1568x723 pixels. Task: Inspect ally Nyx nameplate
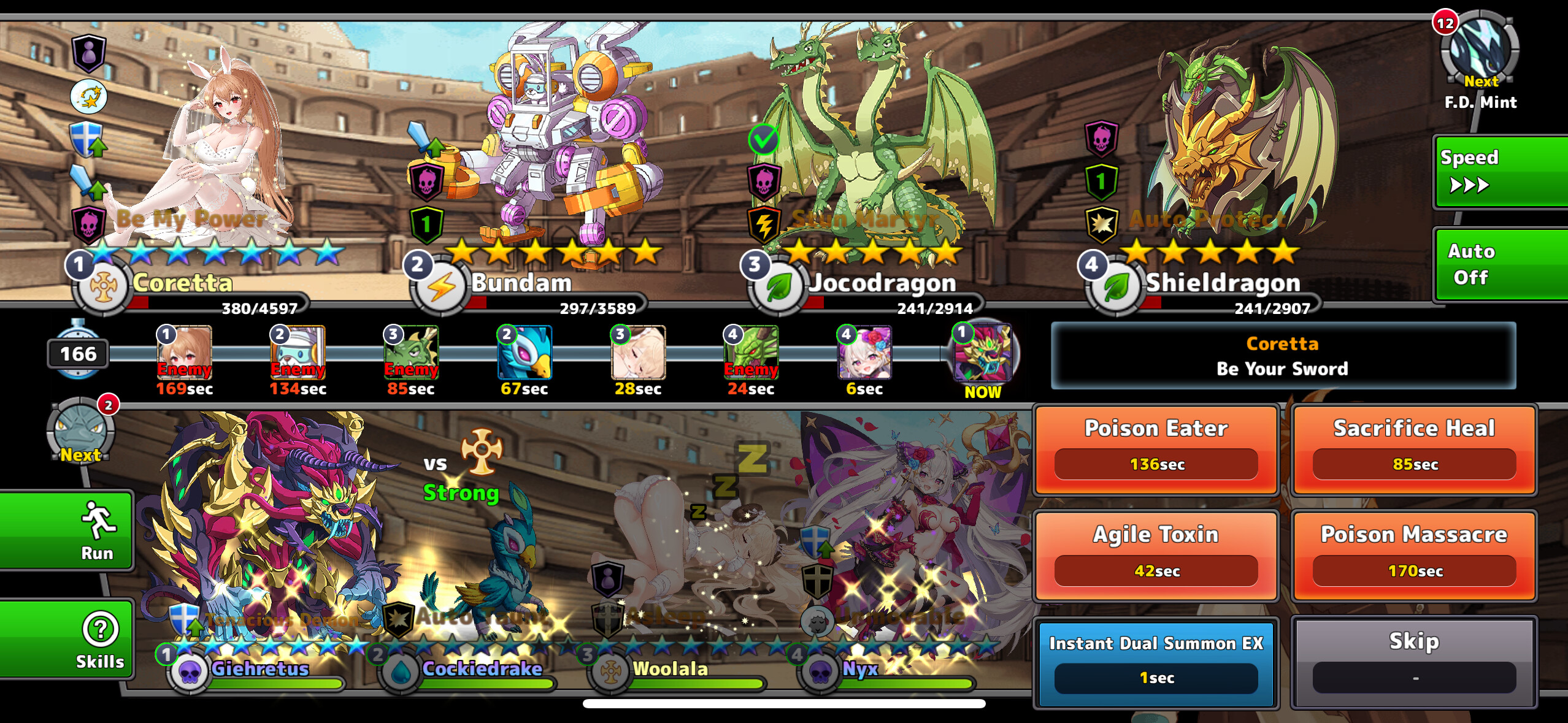point(859,670)
